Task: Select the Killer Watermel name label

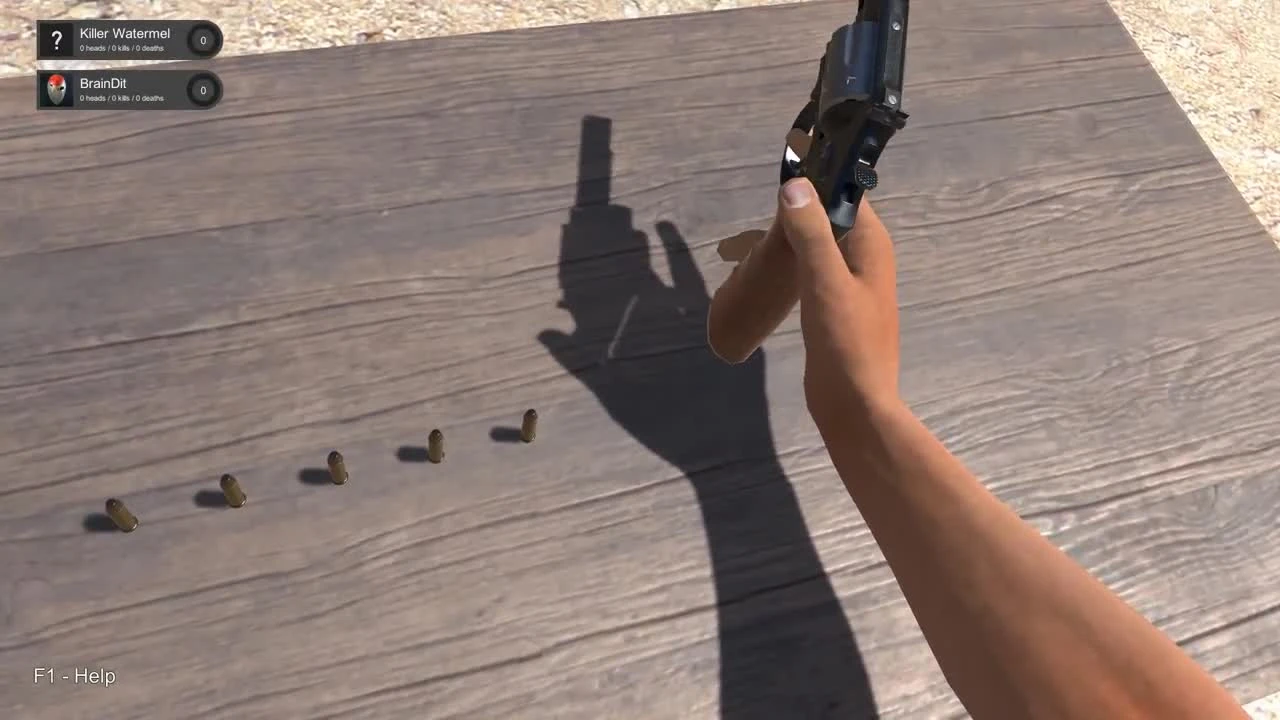Action: 124,33
